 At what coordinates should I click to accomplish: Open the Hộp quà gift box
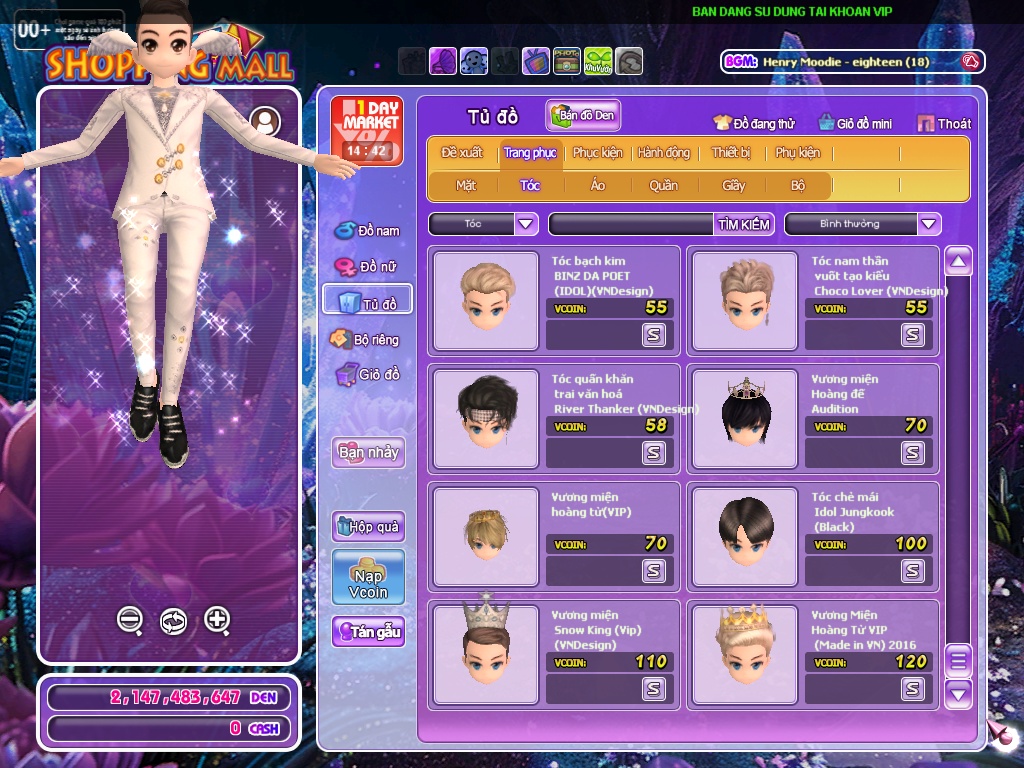coord(368,526)
